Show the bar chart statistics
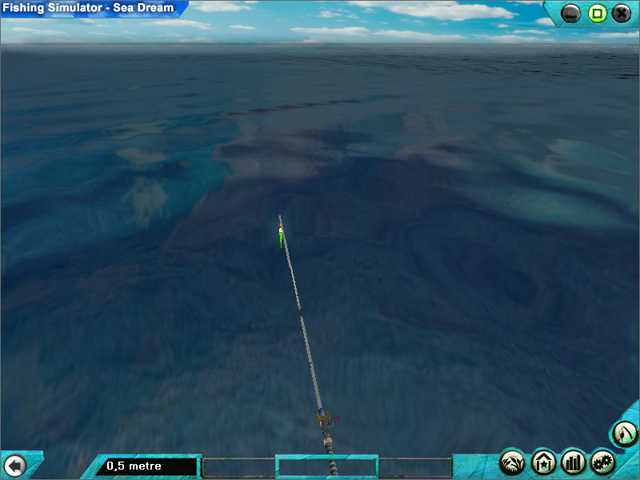The width and height of the screenshot is (640, 480). (x=573, y=462)
